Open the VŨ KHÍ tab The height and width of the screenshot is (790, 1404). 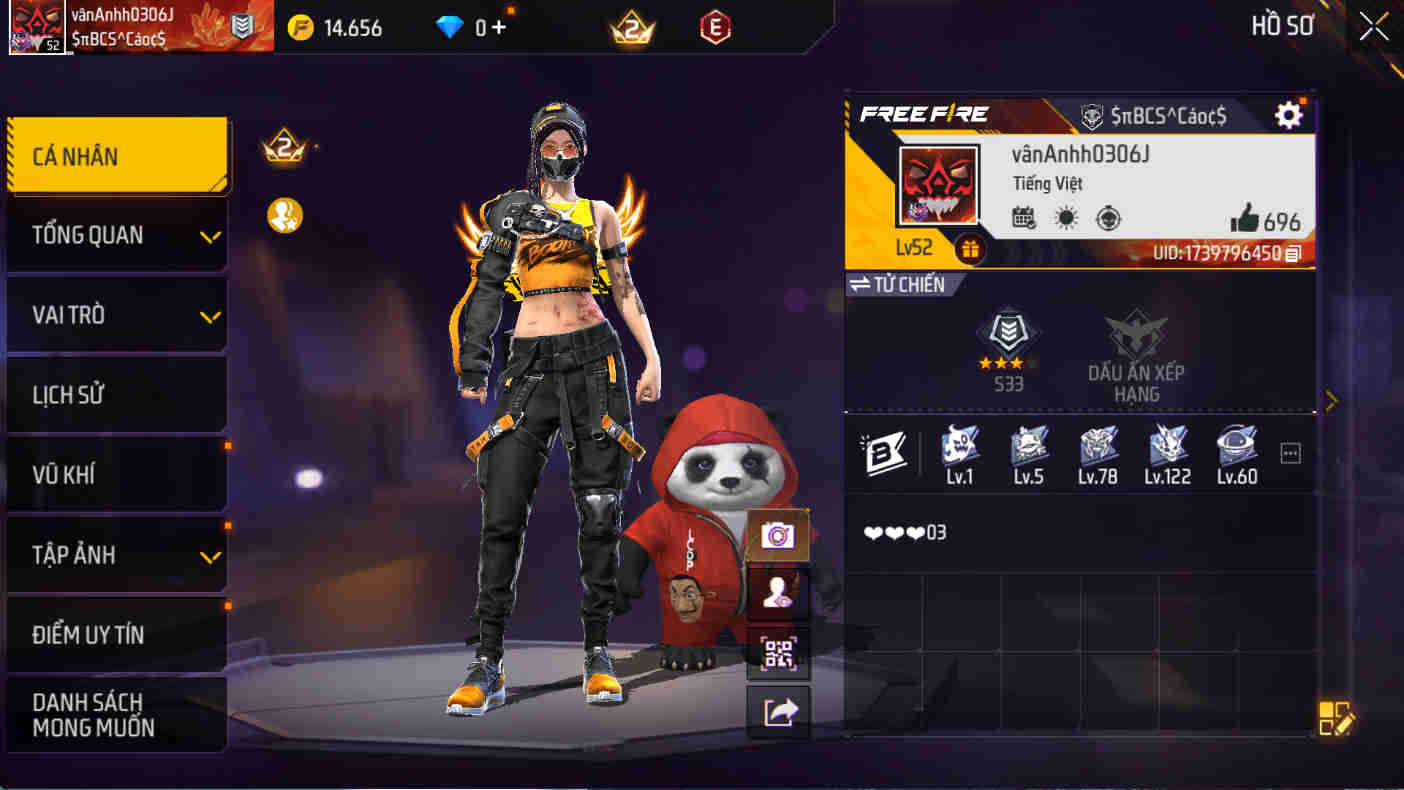click(117, 474)
